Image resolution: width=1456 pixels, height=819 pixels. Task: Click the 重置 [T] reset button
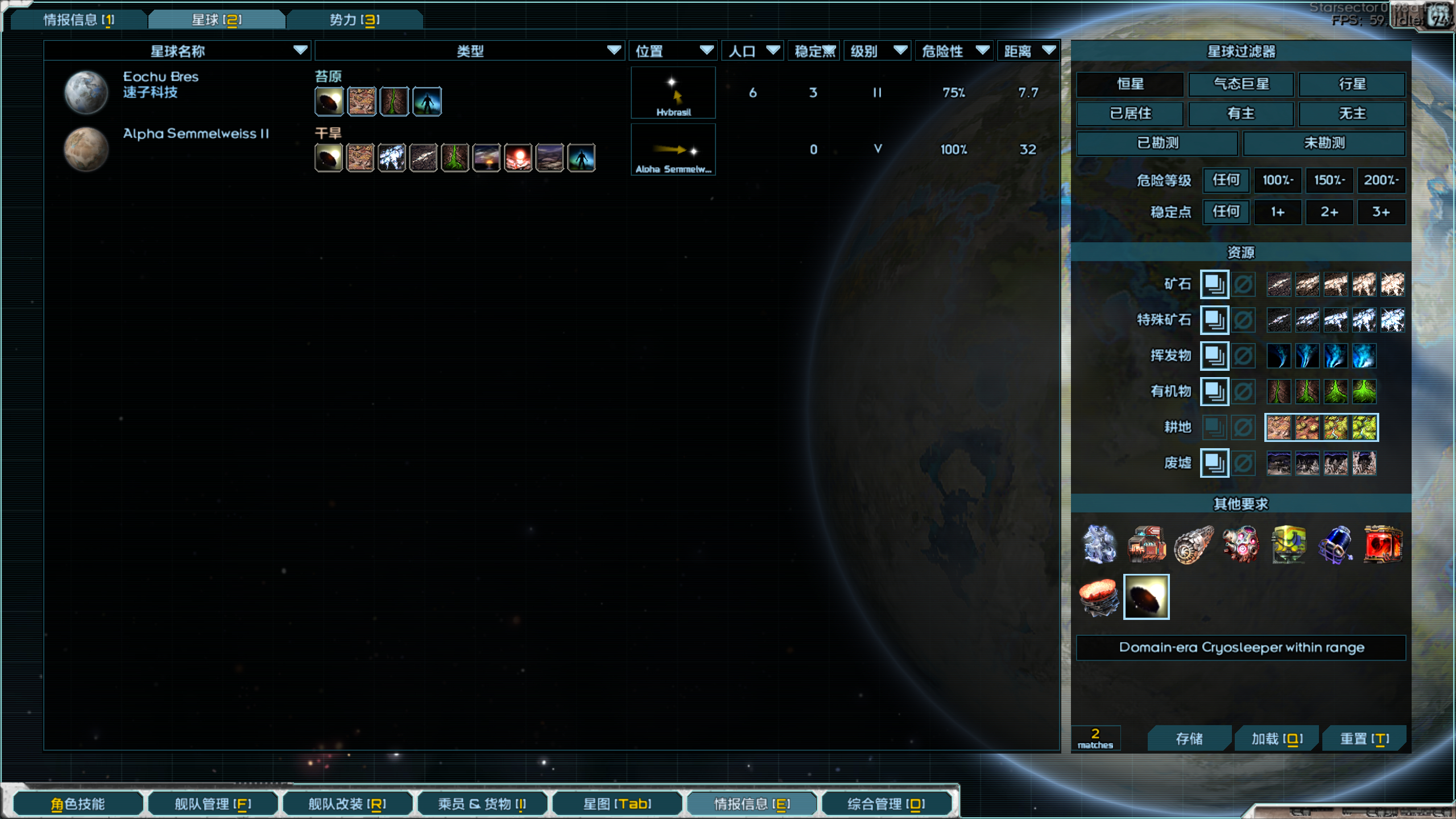(x=1365, y=738)
